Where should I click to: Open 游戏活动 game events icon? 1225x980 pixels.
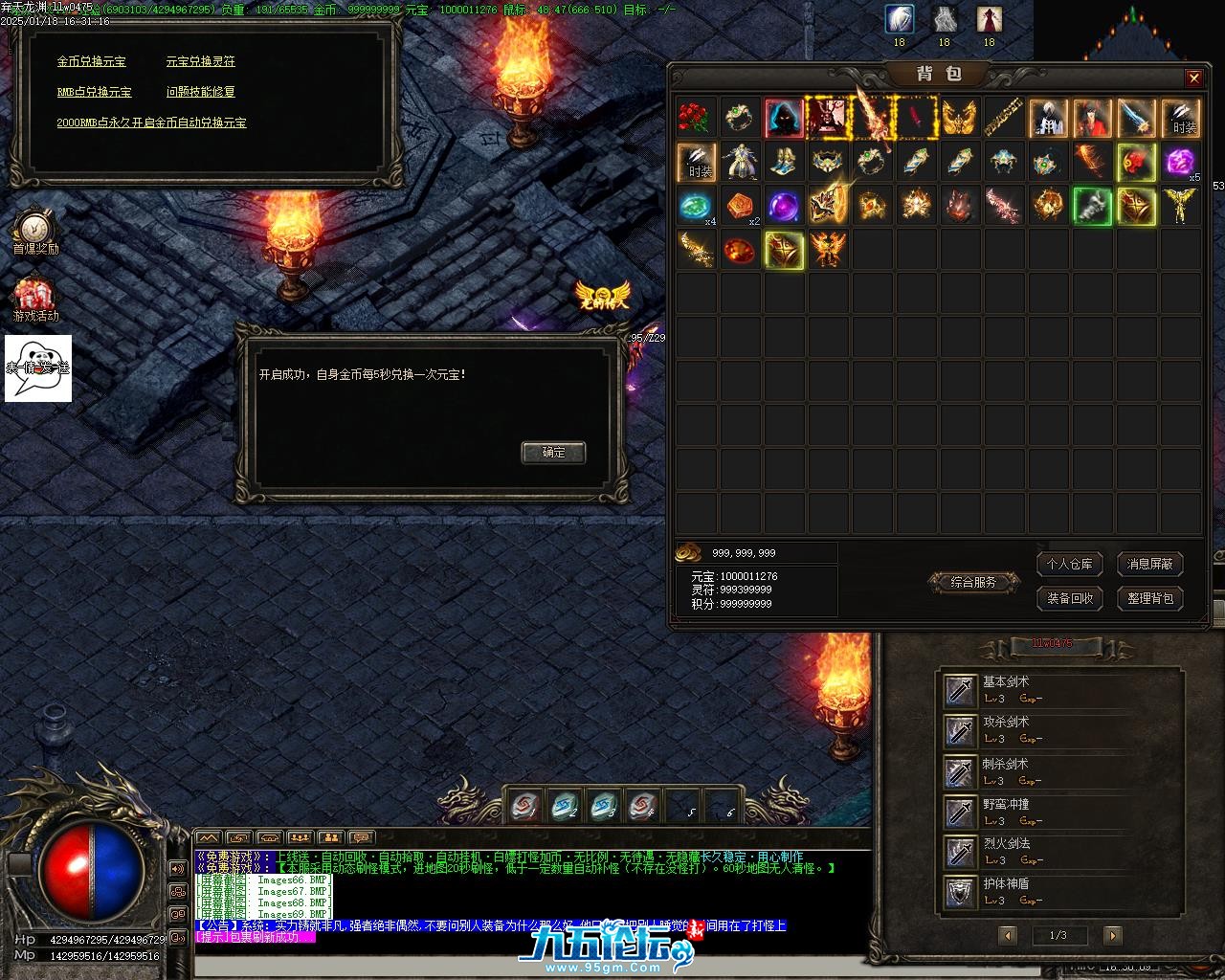pyautogui.click(x=35, y=299)
